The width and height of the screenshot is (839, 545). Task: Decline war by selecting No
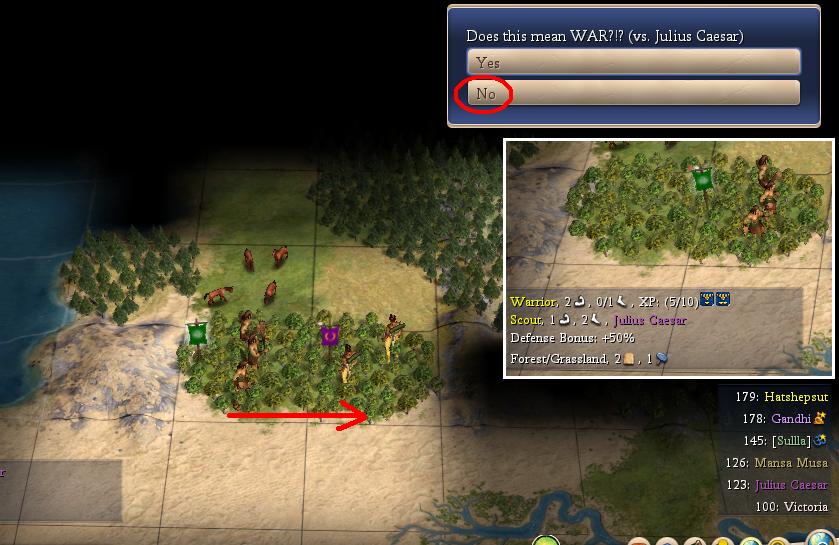(633, 94)
